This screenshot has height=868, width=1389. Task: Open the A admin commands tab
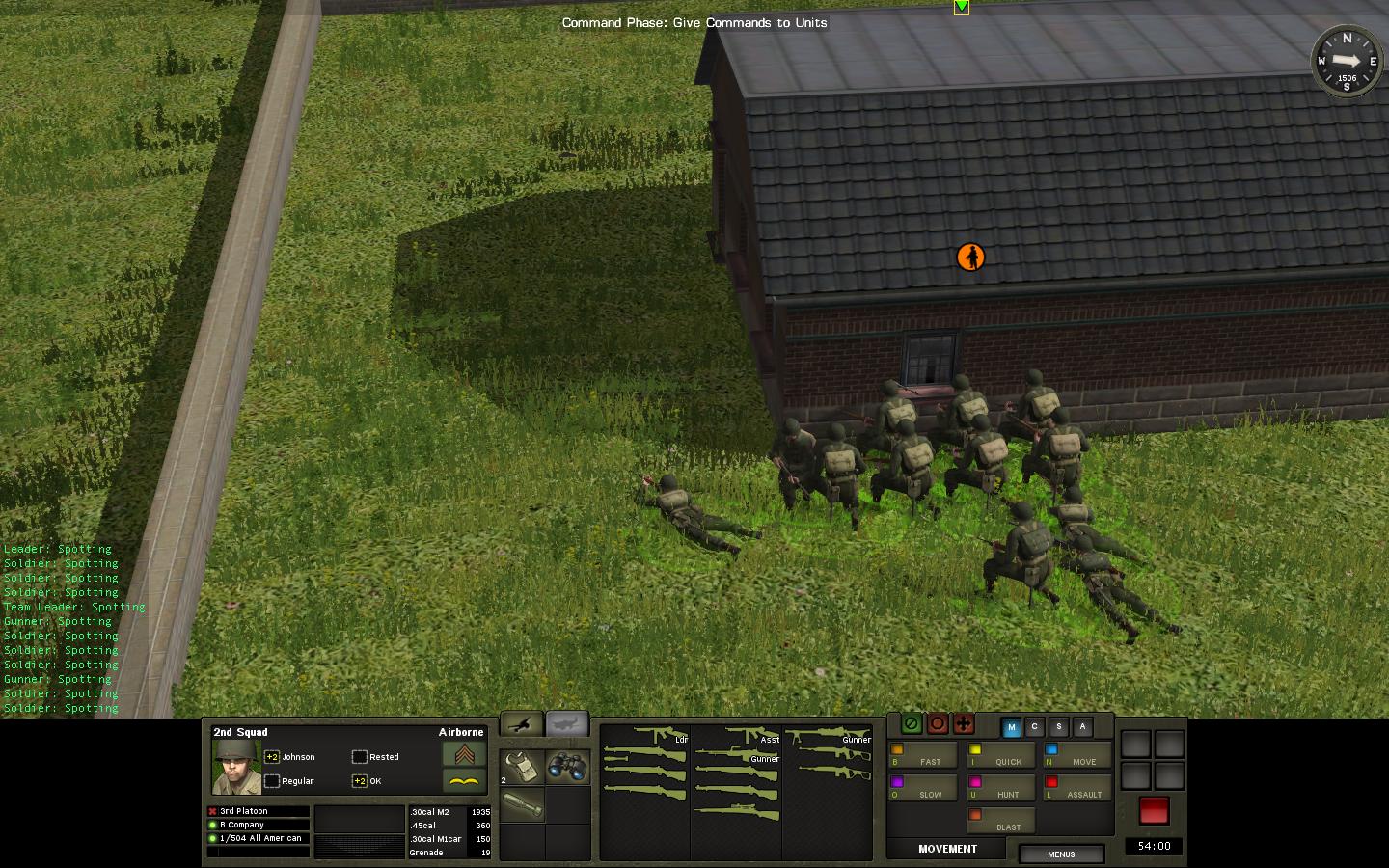[1082, 727]
